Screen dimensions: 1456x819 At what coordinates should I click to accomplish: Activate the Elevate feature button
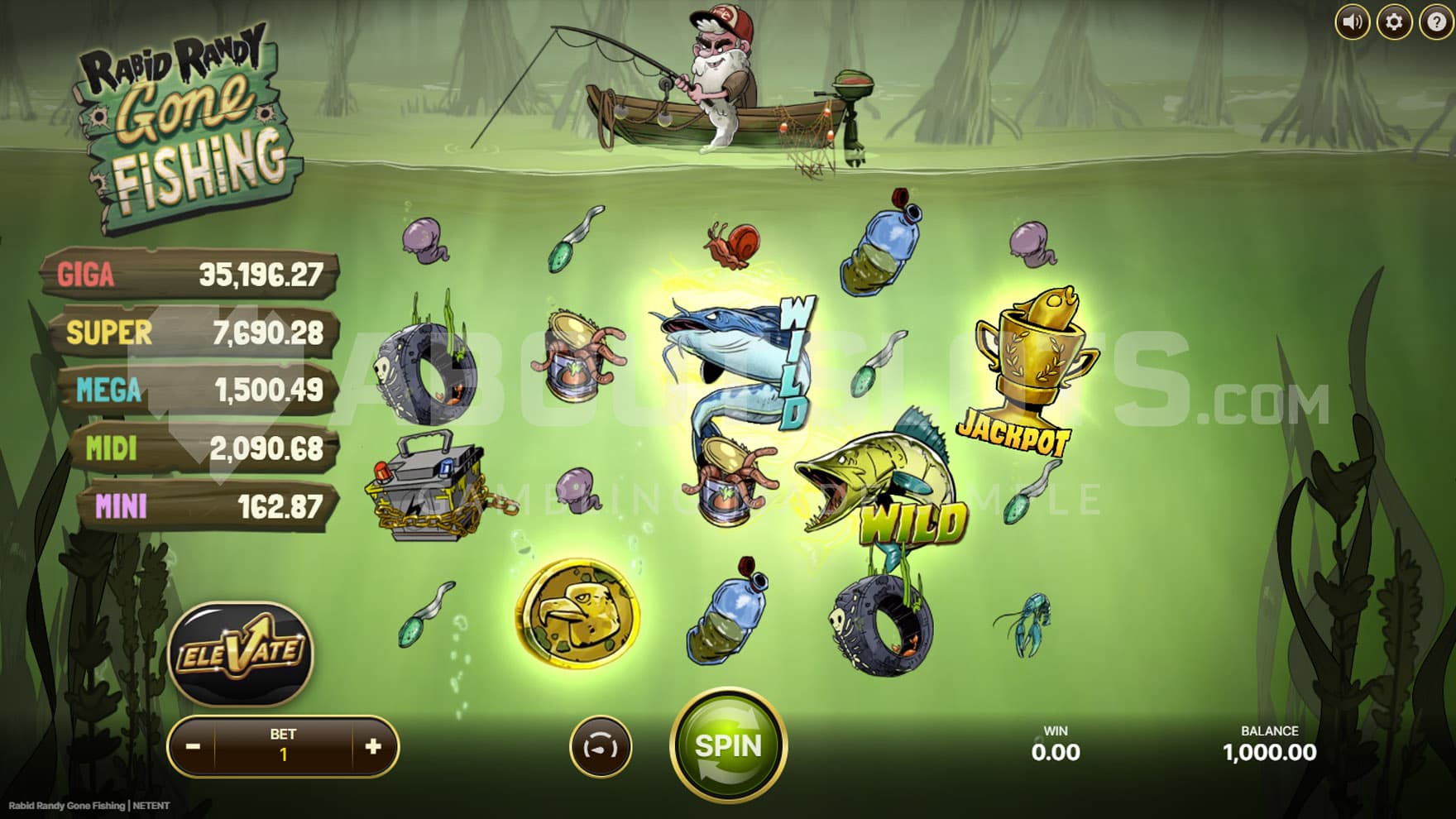pyautogui.click(x=241, y=653)
